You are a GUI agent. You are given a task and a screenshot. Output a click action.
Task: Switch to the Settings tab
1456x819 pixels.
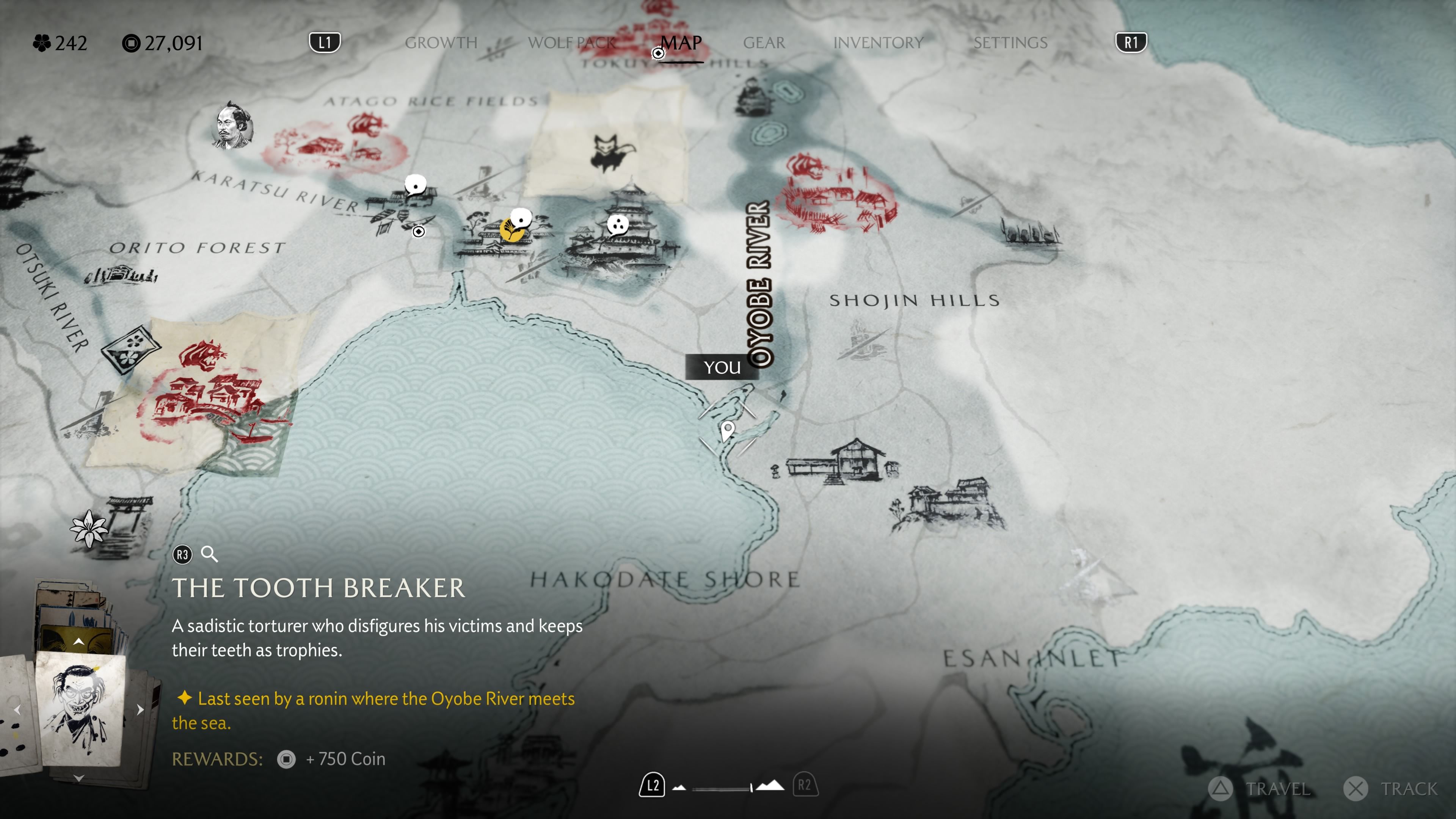pos(1010,43)
